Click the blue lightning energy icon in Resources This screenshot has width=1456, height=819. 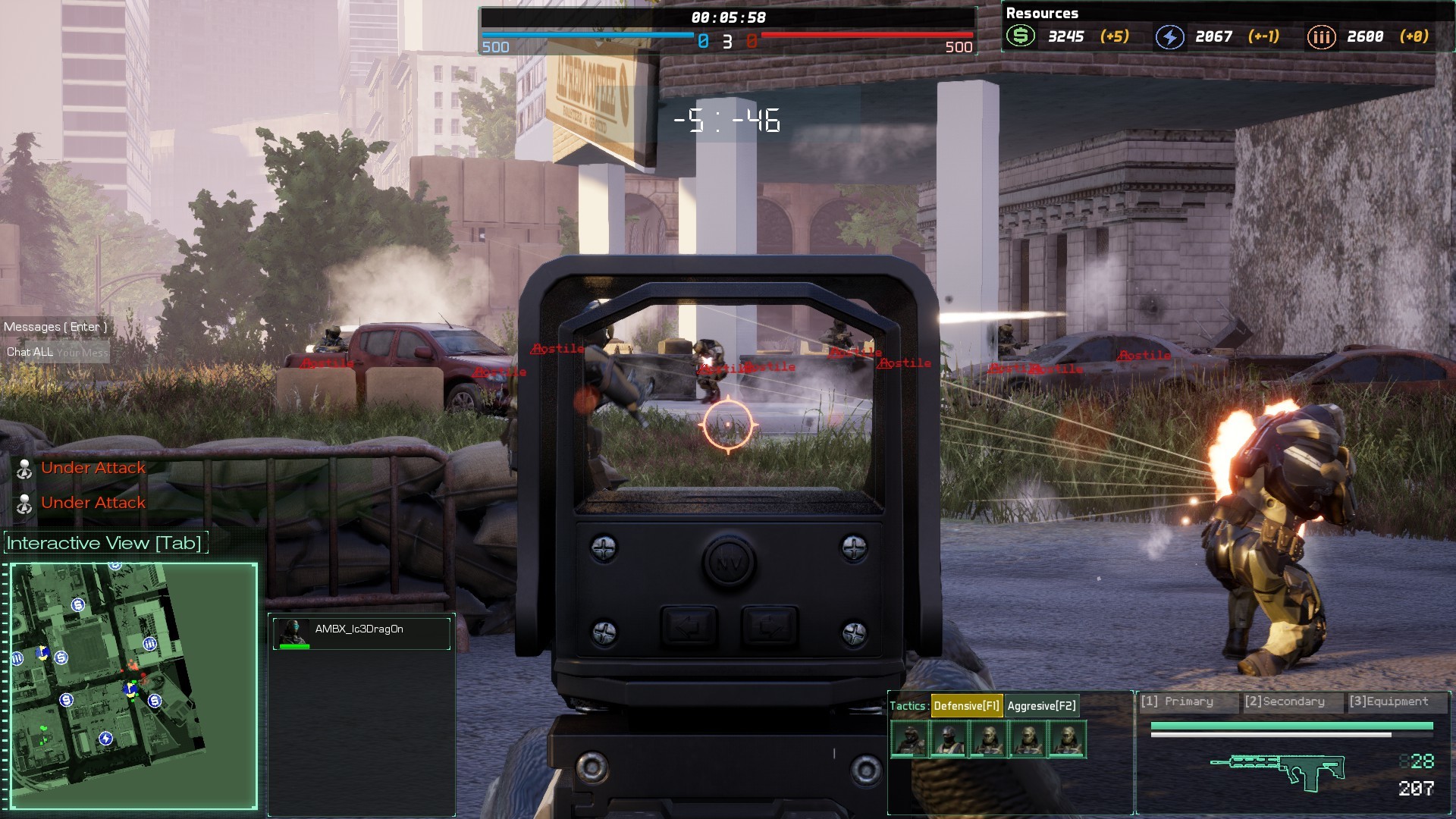pyautogui.click(x=1170, y=36)
